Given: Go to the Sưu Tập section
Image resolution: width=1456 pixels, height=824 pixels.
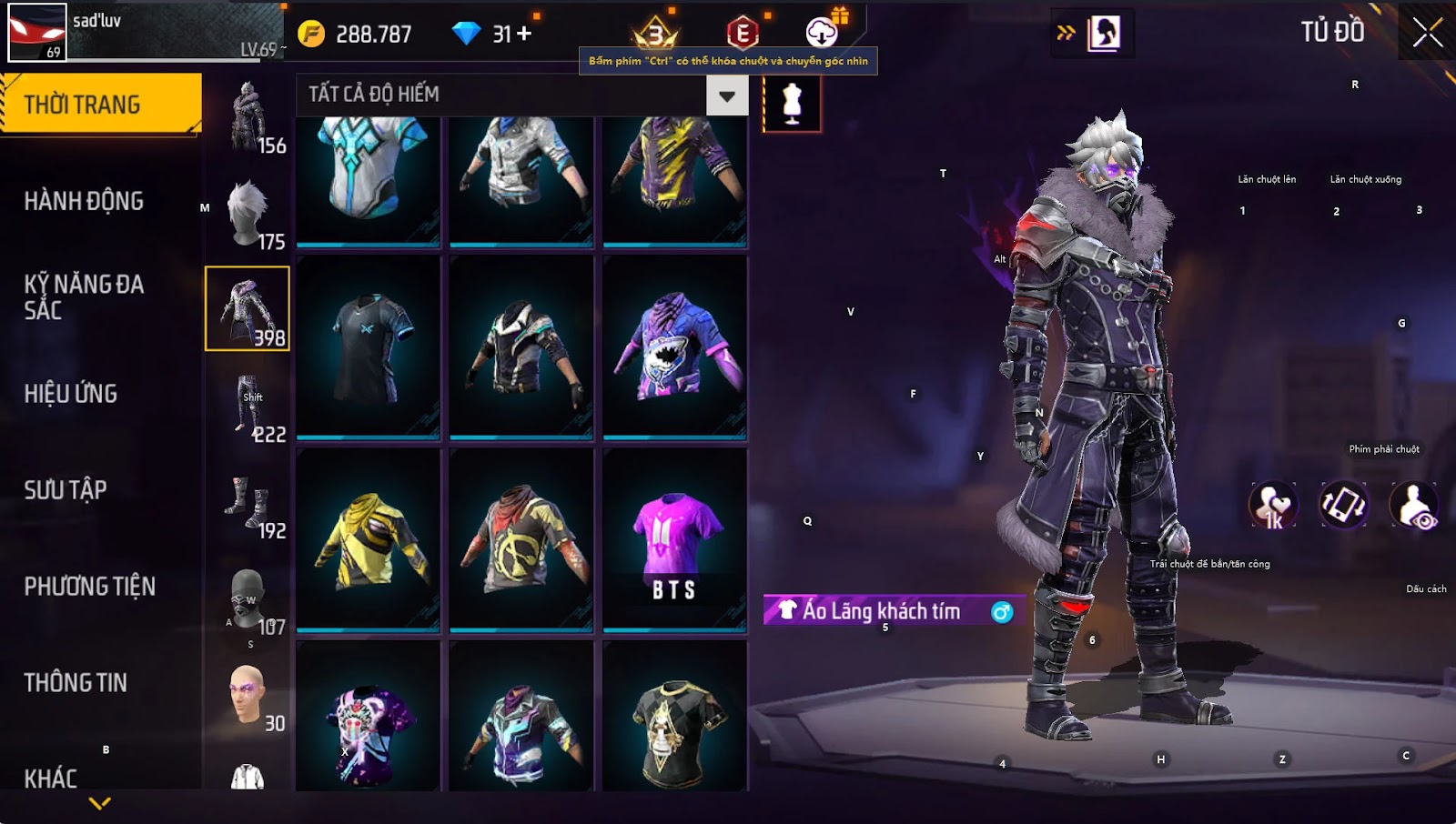Looking at the screenshot, I should 66,490.
